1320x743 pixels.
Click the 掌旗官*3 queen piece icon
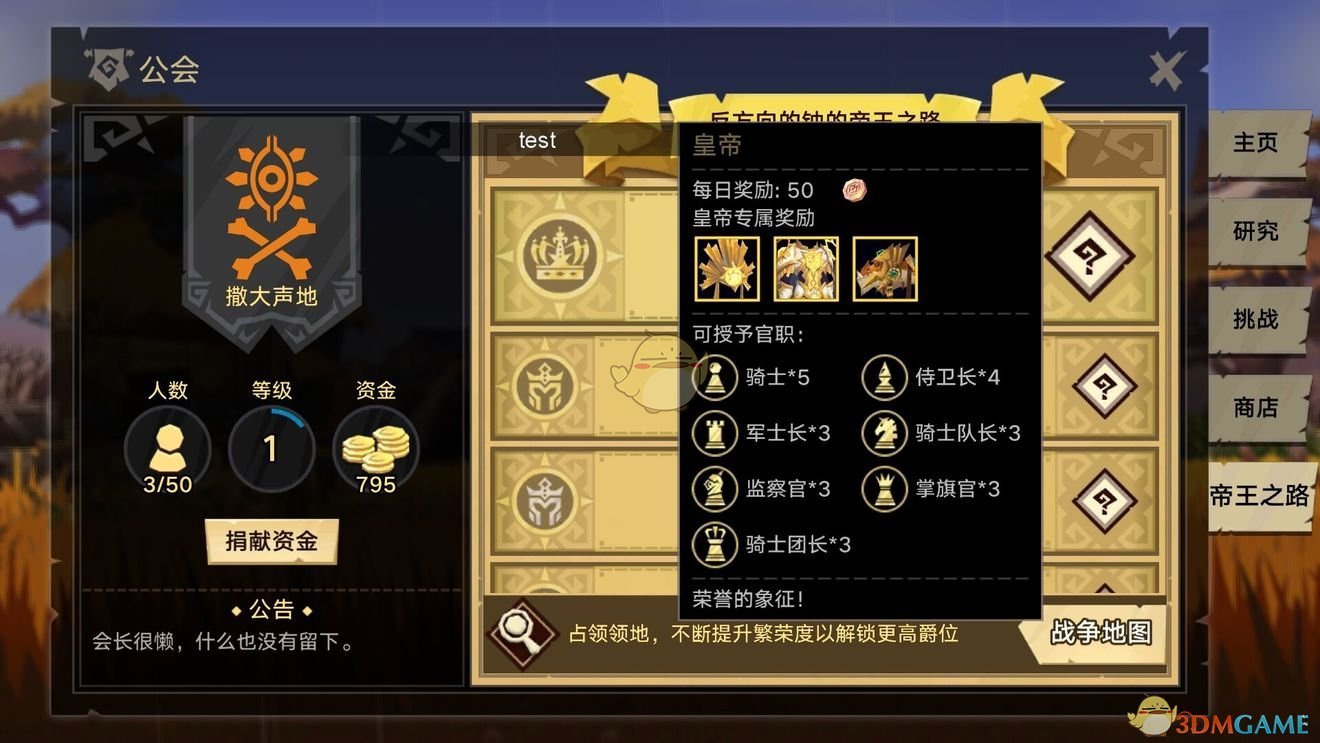click(884, 489)
